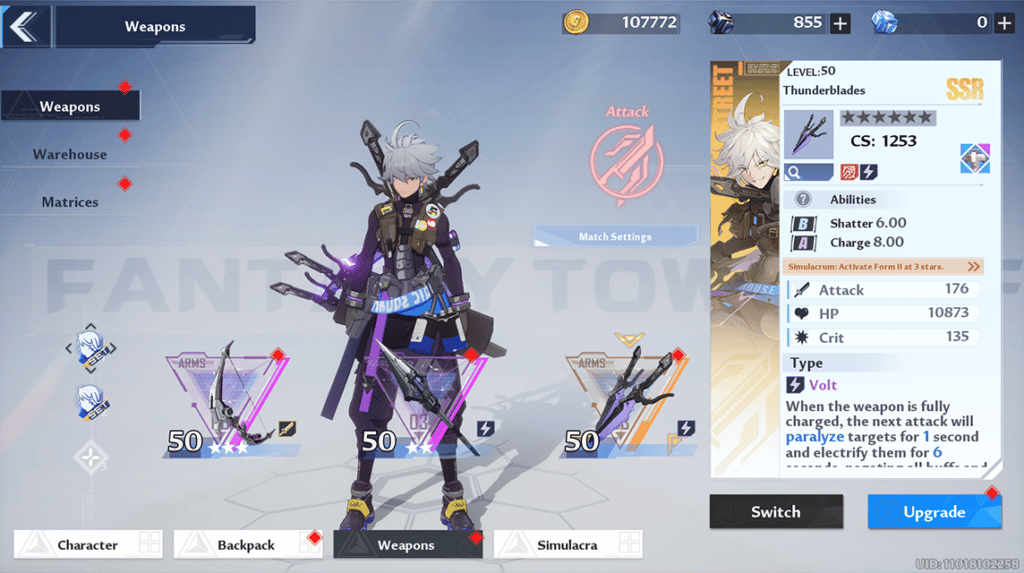The width and height of the screenshot is (1024, 573).
Task: Select the Weapons side tab
Action: pos(70,106)
